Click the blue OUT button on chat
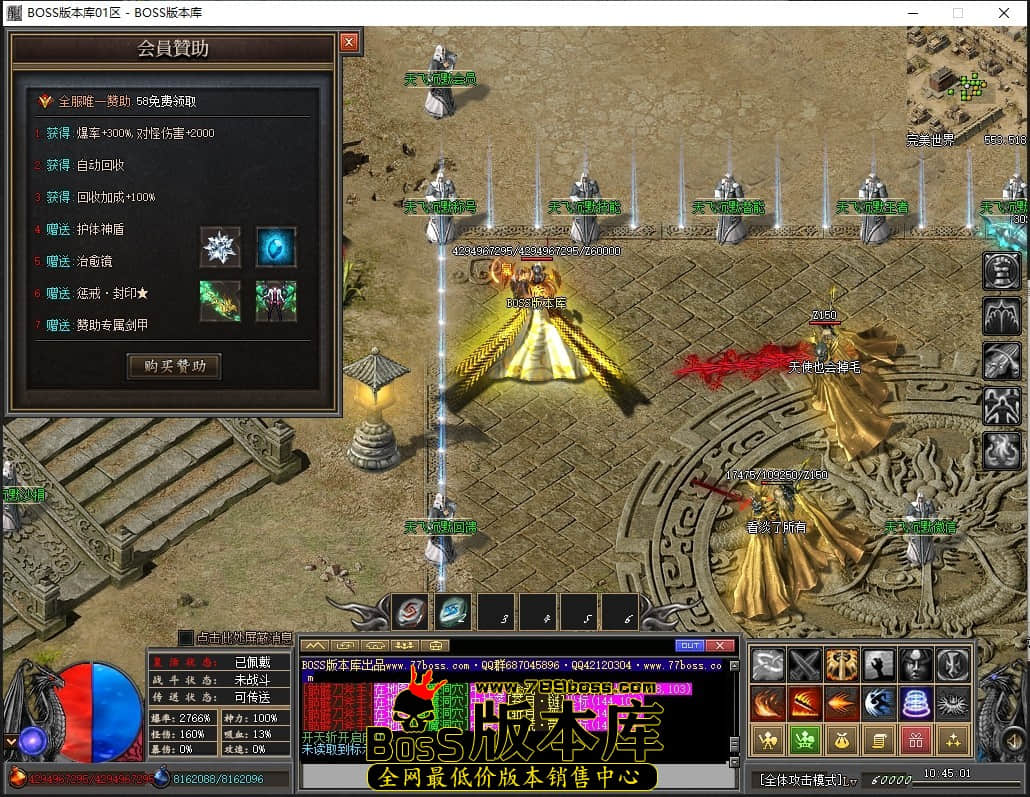This screenshot has width=1030, height=797. click(x=690, y=645)
